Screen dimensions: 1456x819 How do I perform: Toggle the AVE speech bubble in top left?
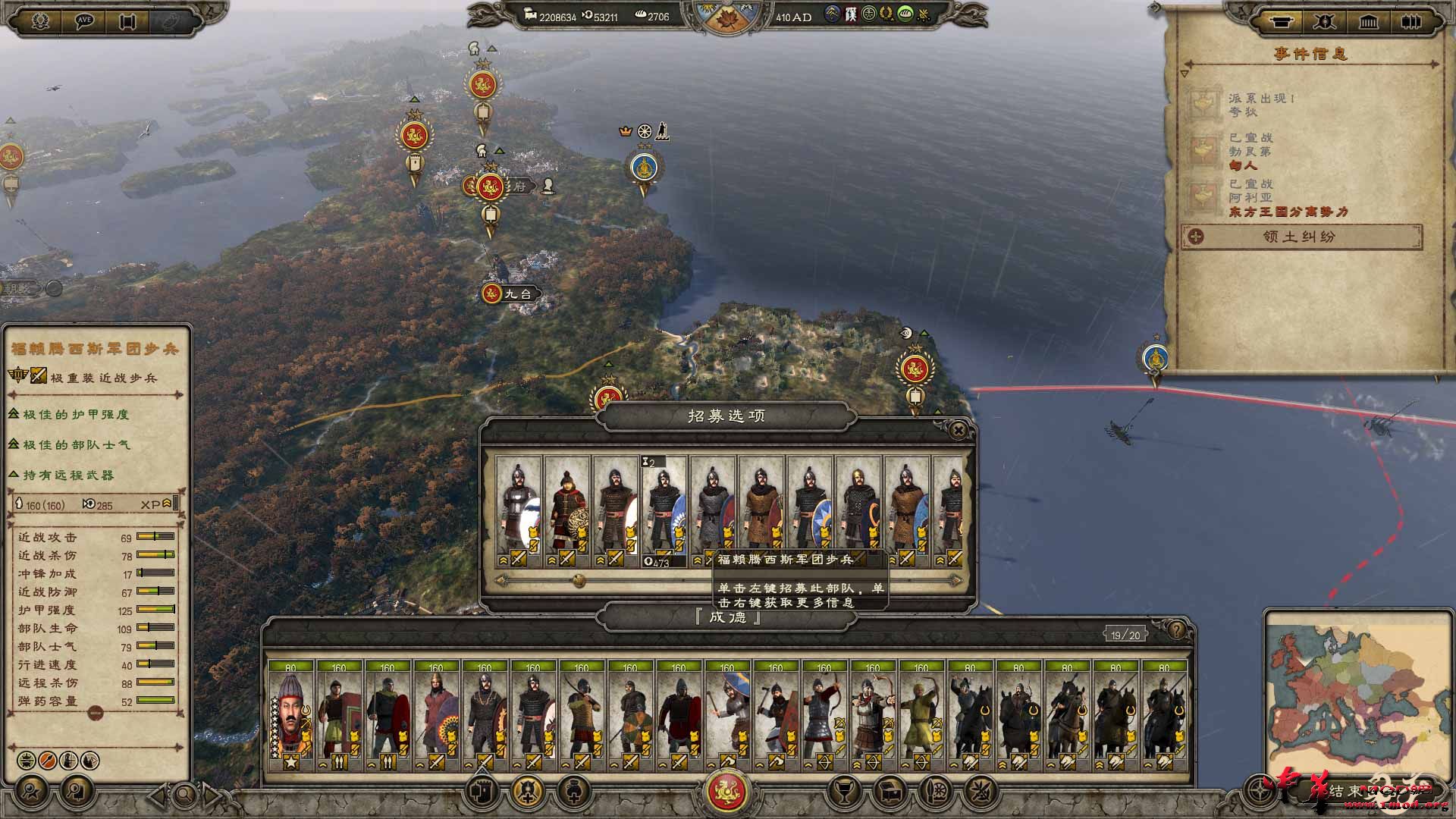coord(84,20)
